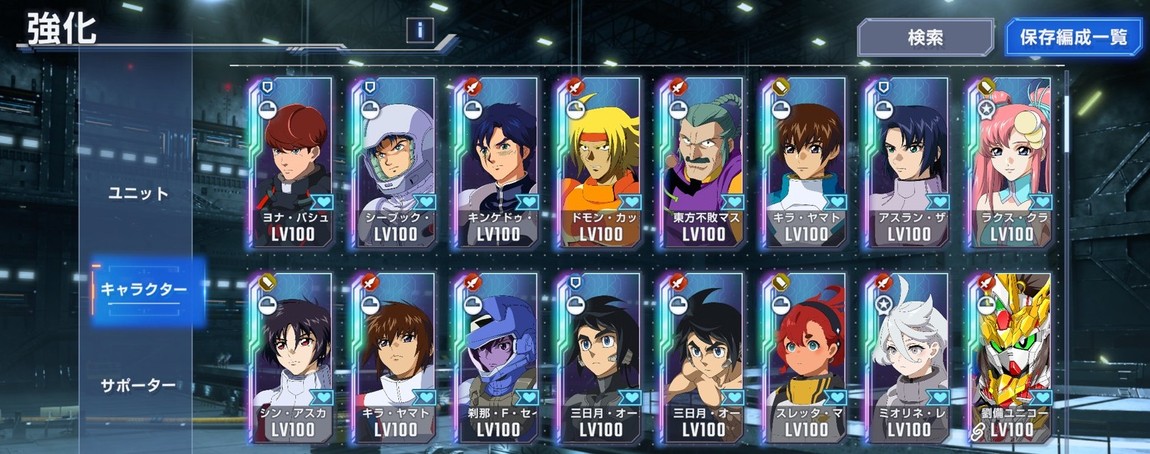The width and height of the screenshot is (1150, 454).
Task: Open the 検索 search button
Action: tap(923, 37)
